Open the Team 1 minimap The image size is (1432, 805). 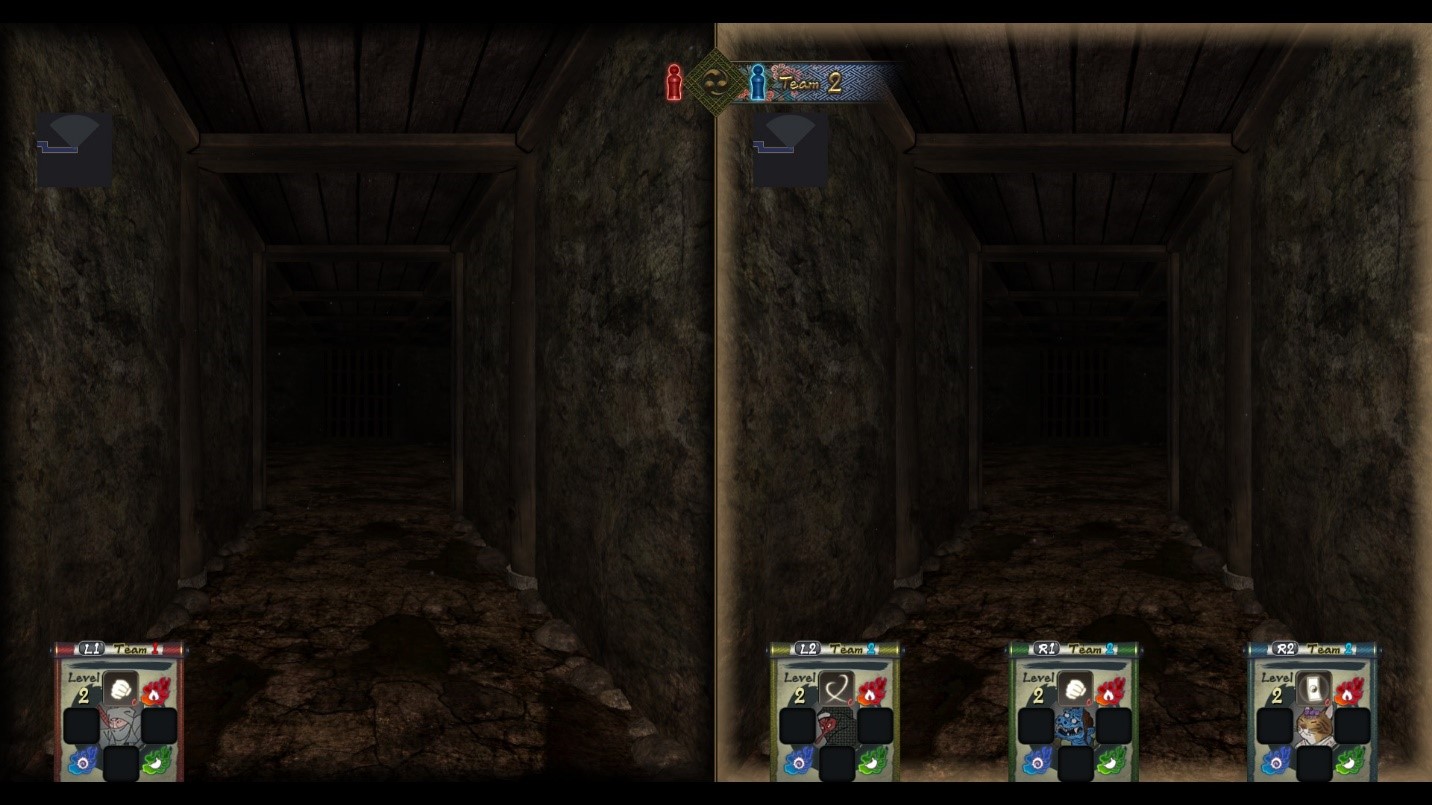coord(74,149)
